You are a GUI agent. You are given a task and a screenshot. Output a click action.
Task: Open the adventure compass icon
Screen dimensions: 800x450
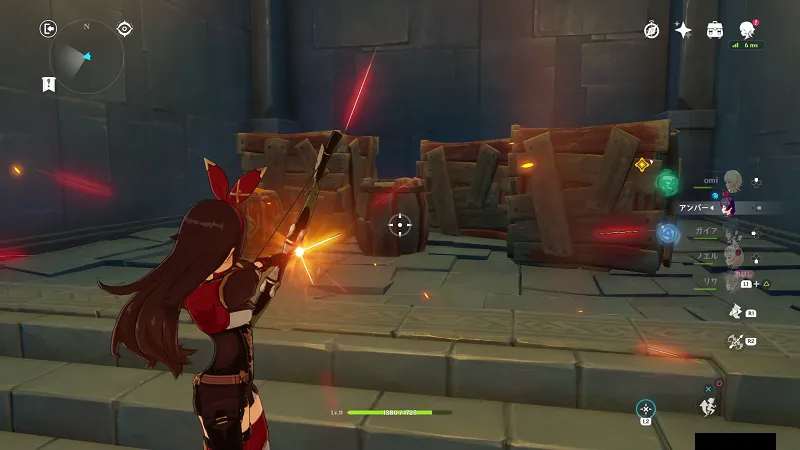point(651,30)
